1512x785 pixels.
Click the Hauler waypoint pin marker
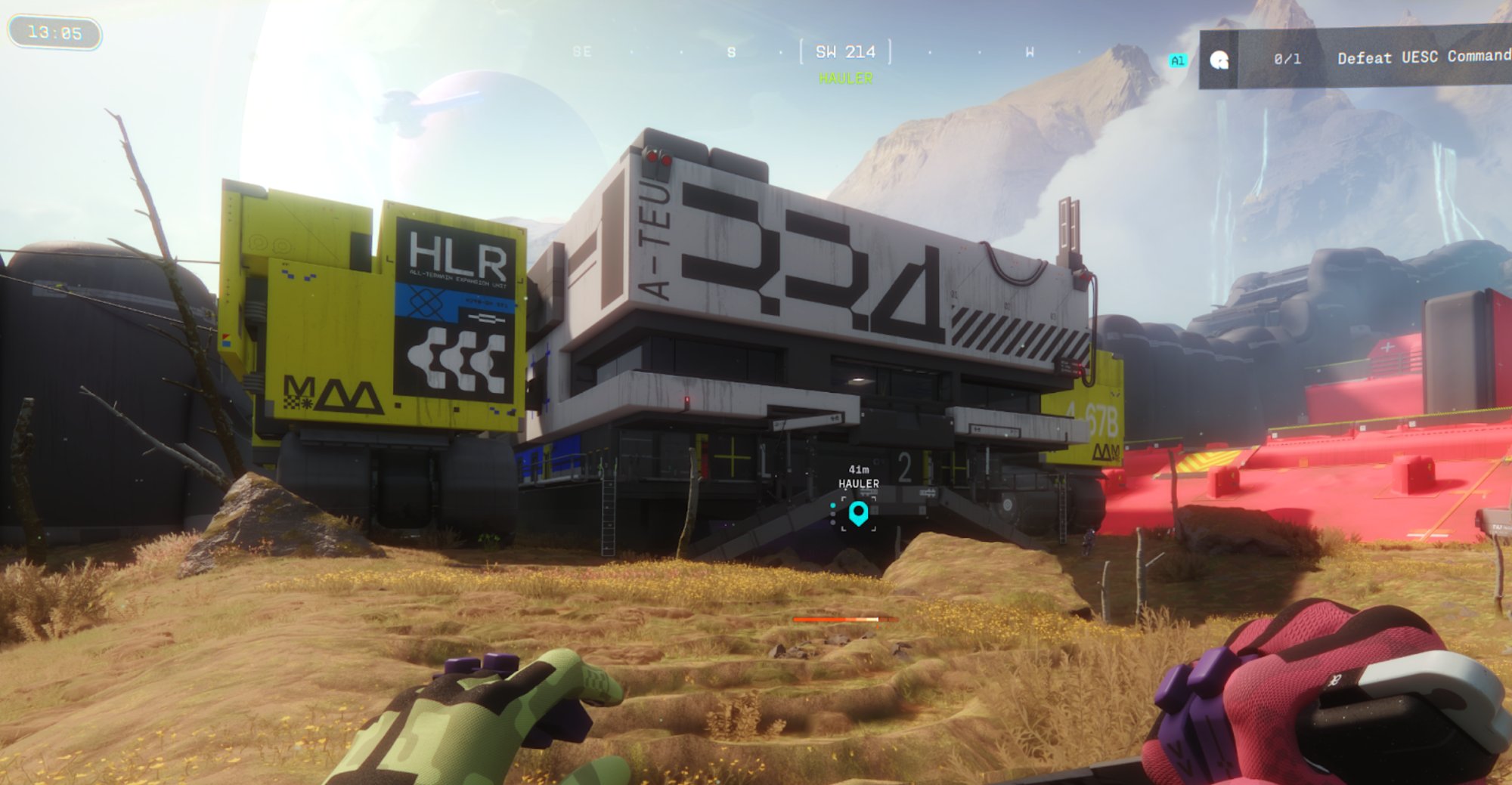point(858,513)
